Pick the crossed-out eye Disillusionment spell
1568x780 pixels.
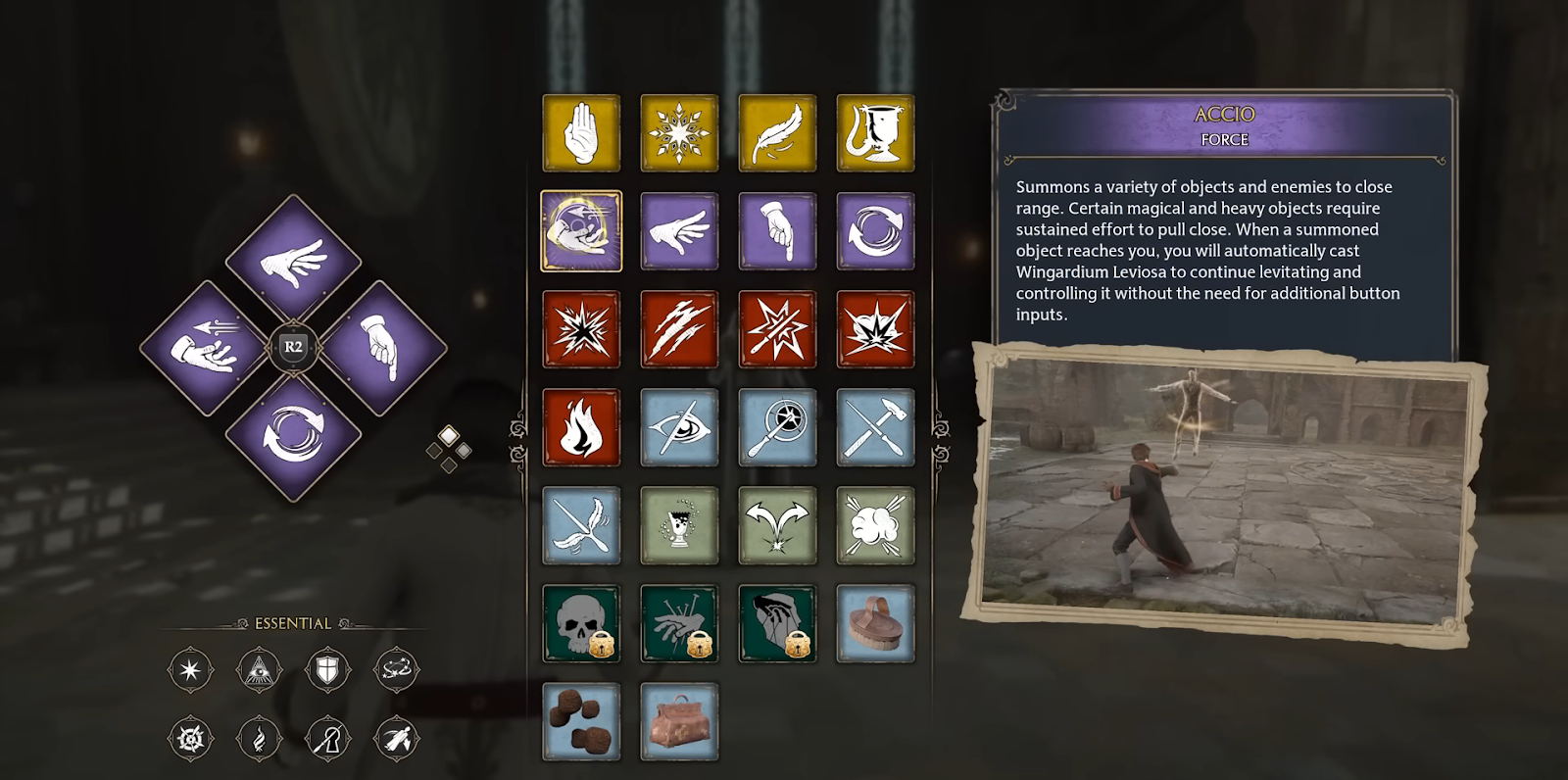coord(679,427)
